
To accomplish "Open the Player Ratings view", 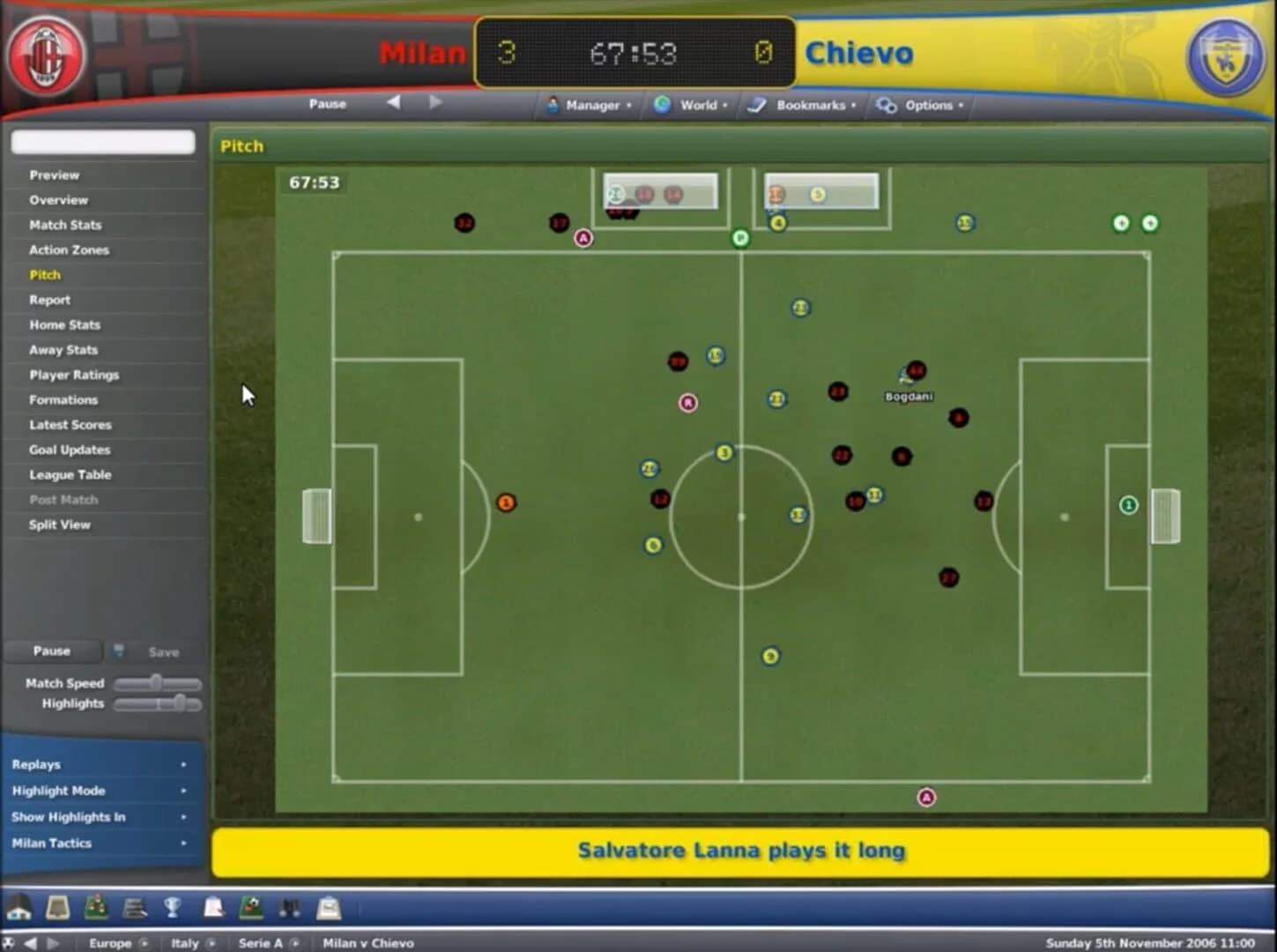I will pos(72,375).
